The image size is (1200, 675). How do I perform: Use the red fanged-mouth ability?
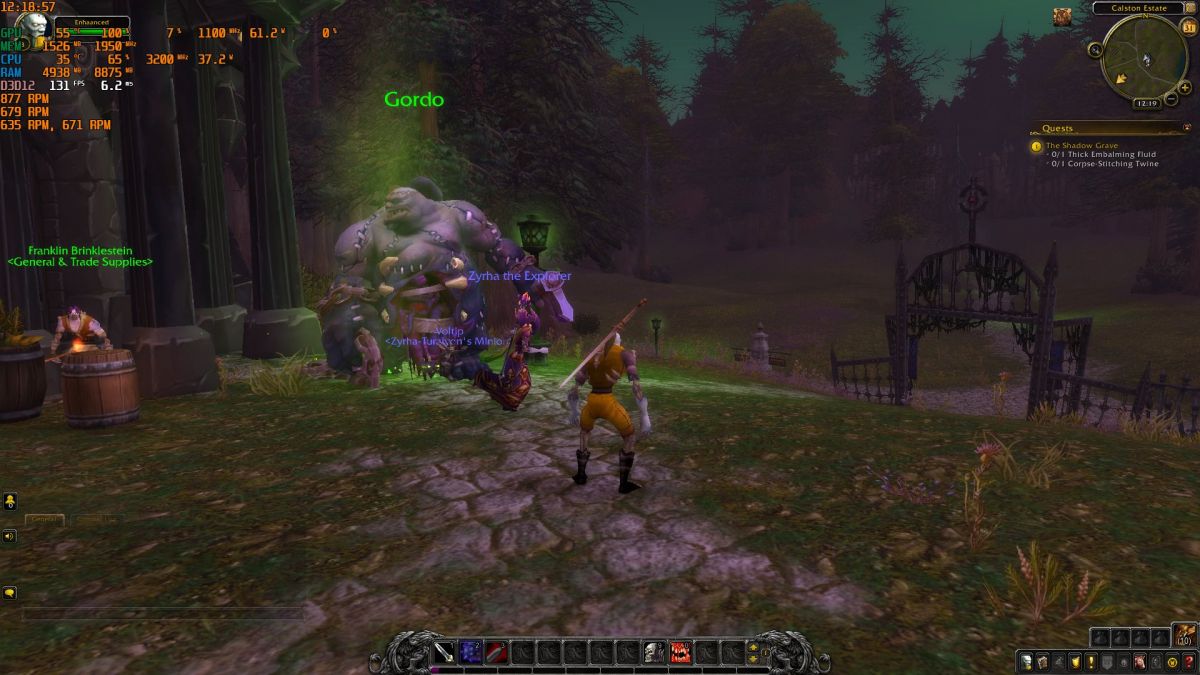680,653
